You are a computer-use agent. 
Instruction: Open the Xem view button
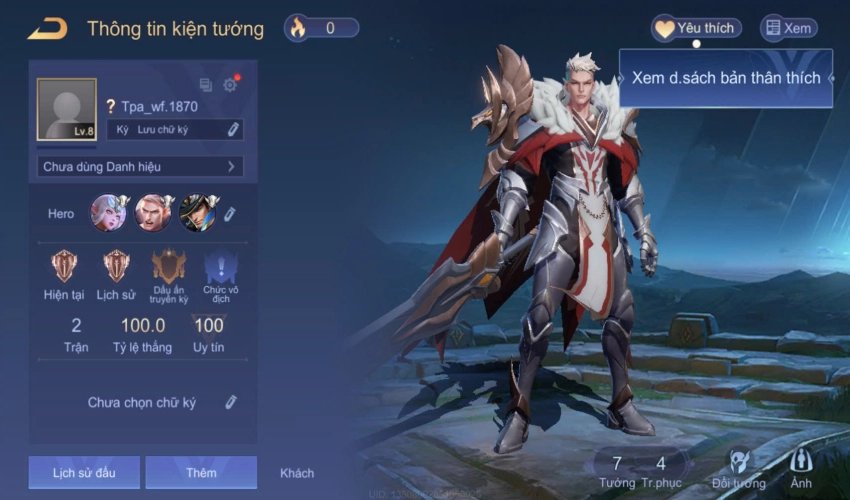[788, 28]
